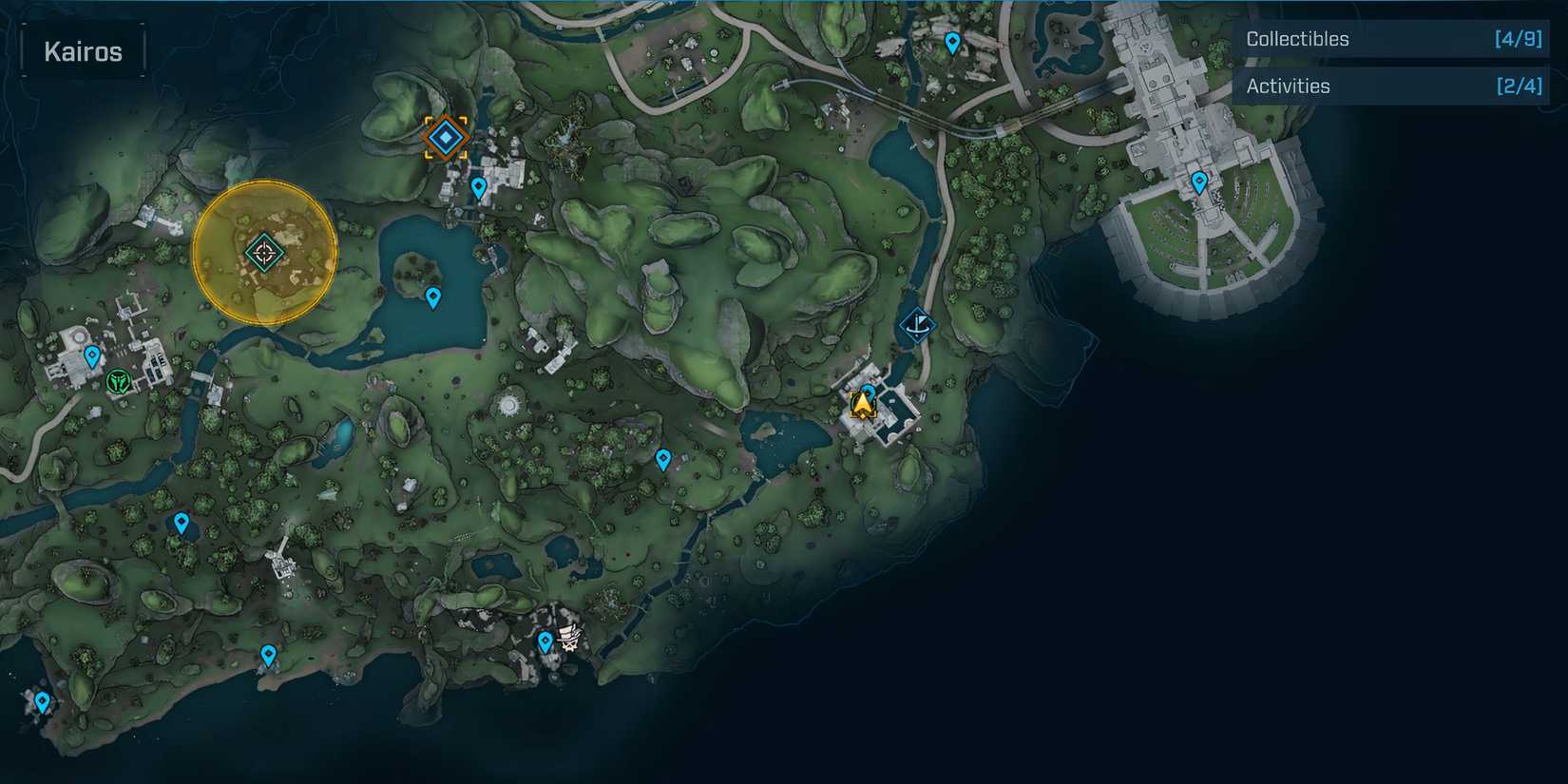Open the orange fast travel diamond marker

click(447, 136)
